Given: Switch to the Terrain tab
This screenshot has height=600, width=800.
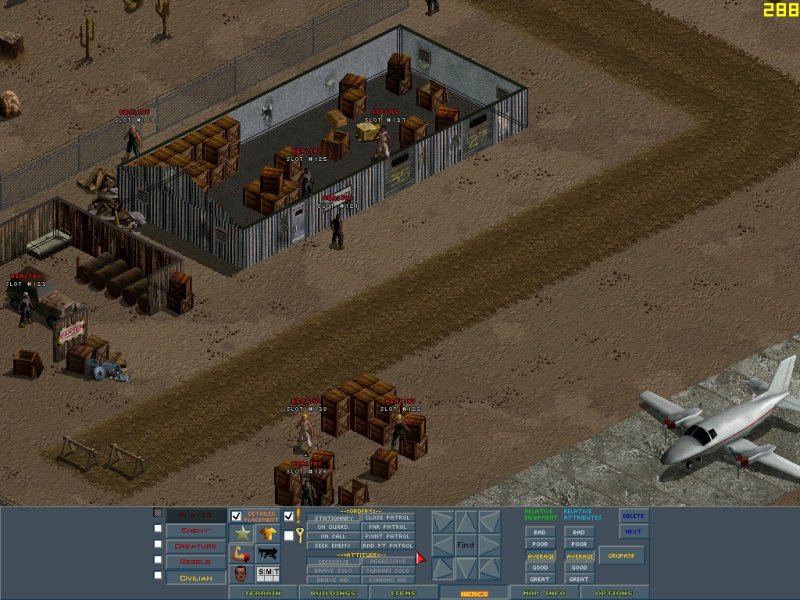Looking at the screenshot, I should click(263, 593).
